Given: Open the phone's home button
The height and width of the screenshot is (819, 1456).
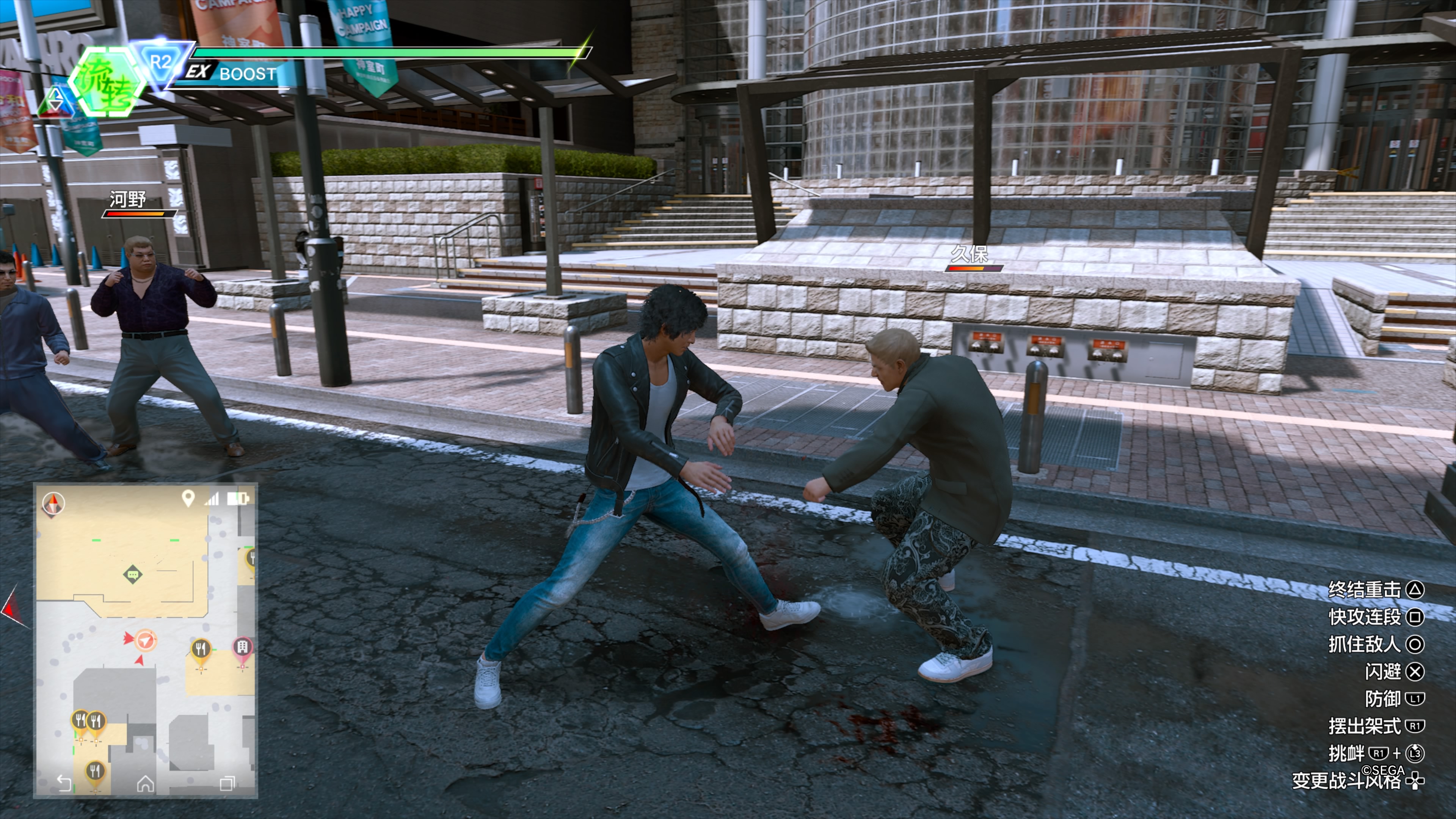Looking at the screenshot, I should click(x=145, y=783).
